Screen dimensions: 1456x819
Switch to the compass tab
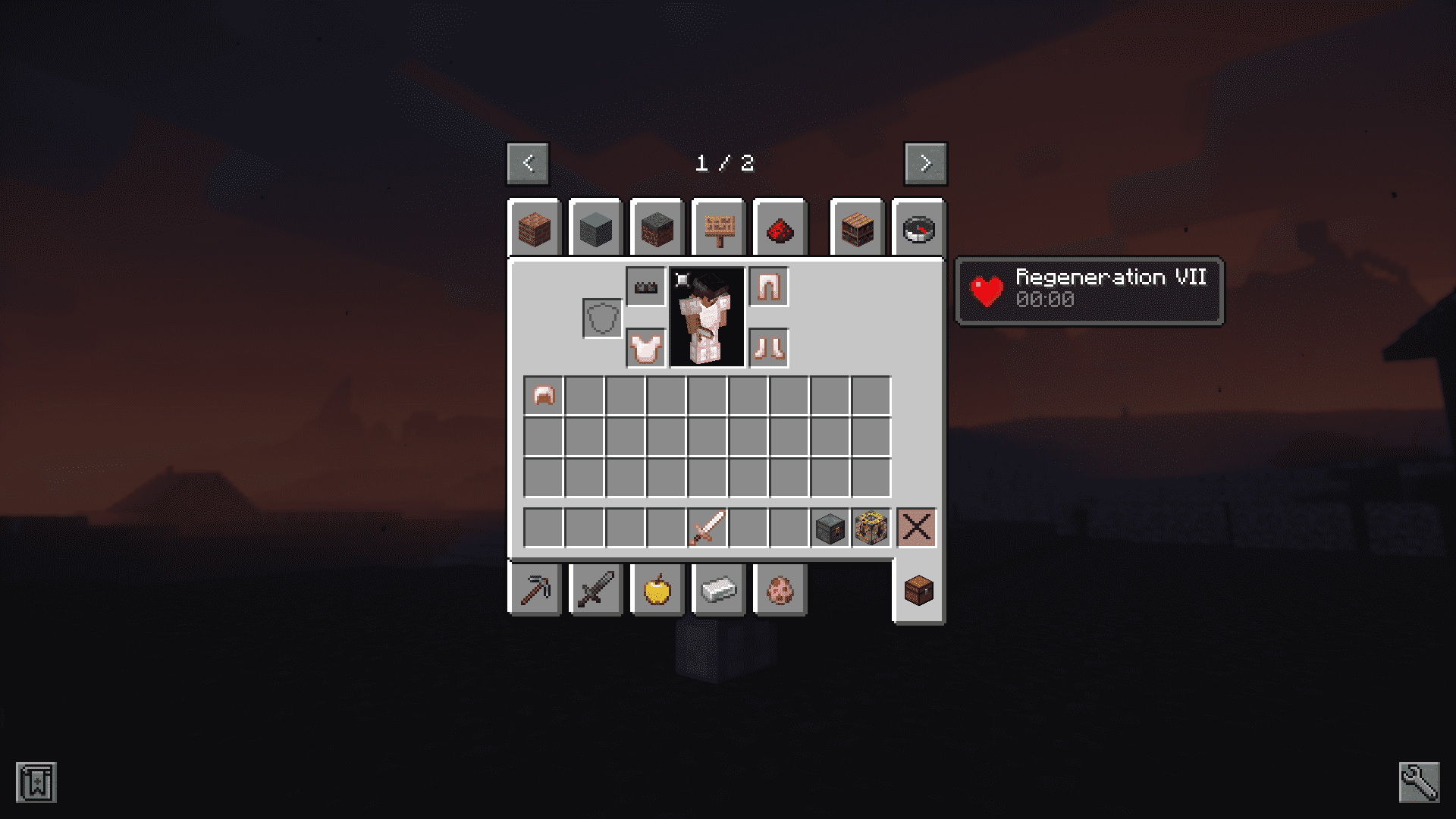pos(918,228)
